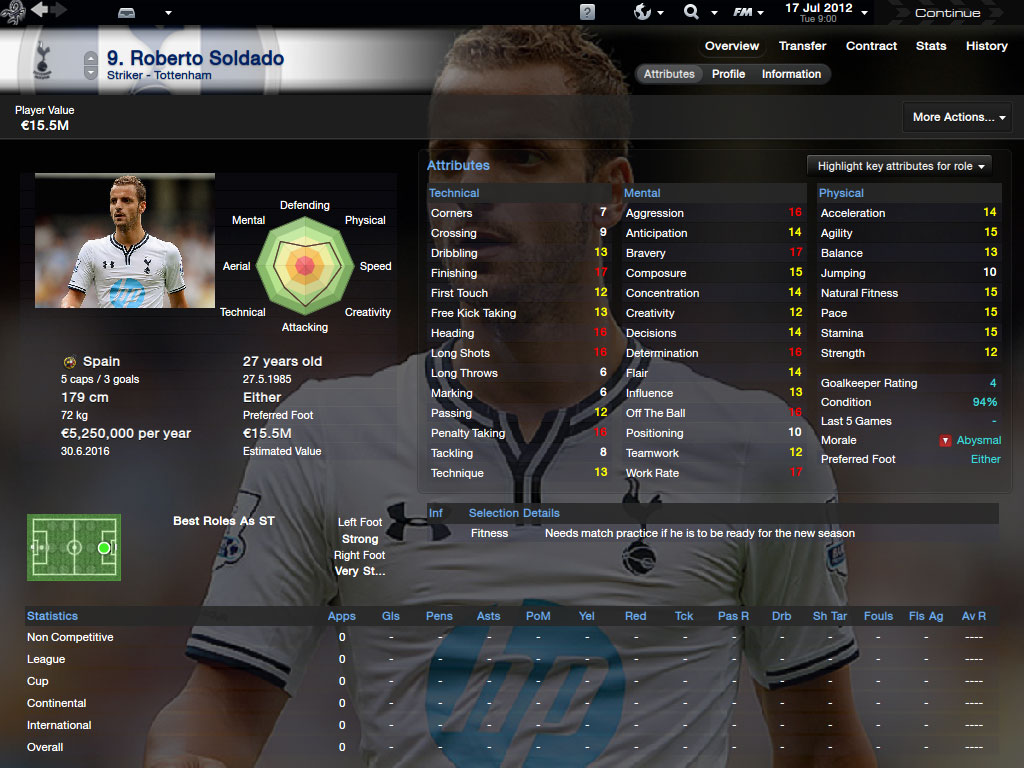
Task: Switch to the Profile sub-tab
Action: 728,74
